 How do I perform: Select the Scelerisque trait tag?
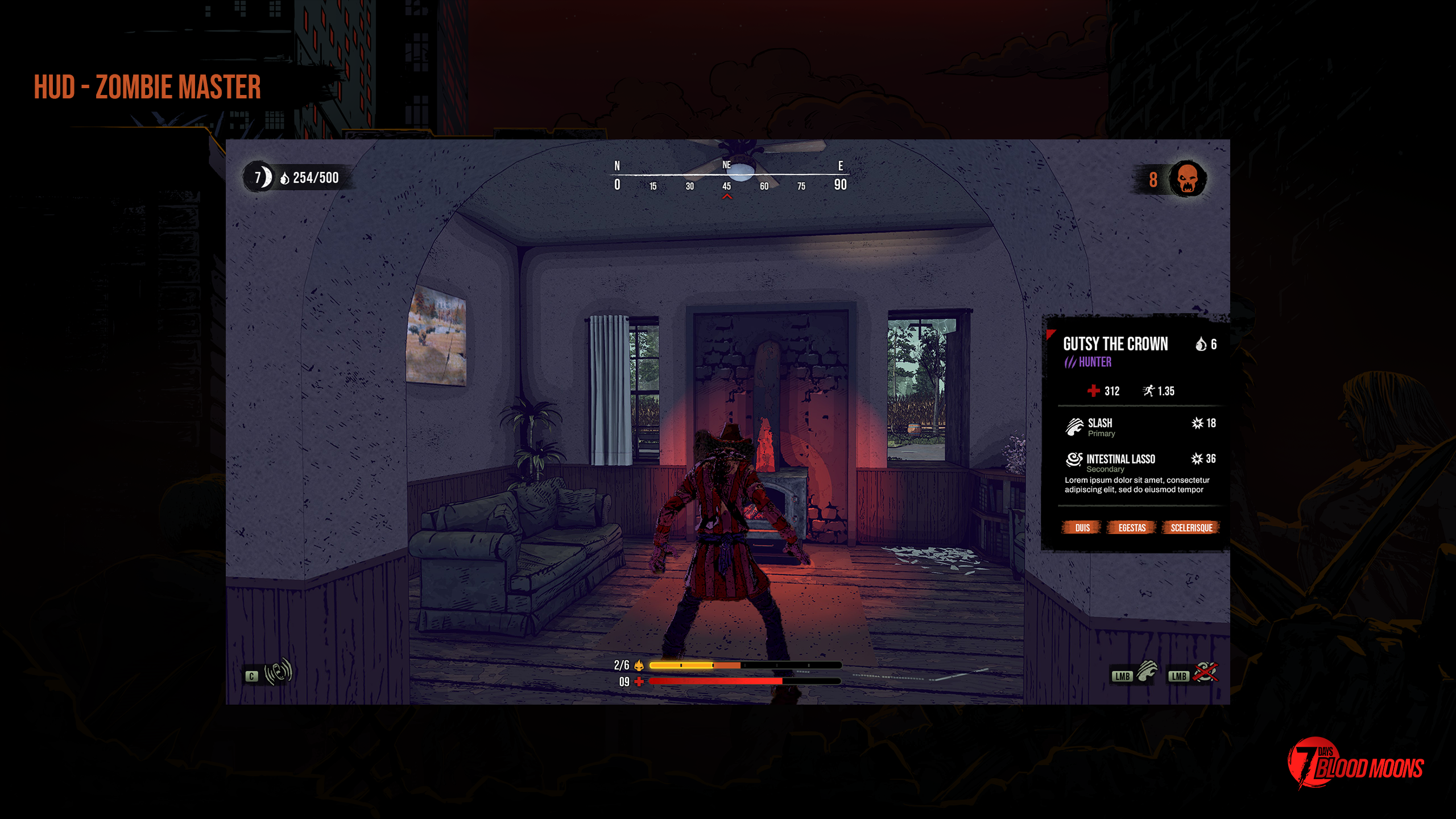pyautogui.click(x=1192, y=527)
